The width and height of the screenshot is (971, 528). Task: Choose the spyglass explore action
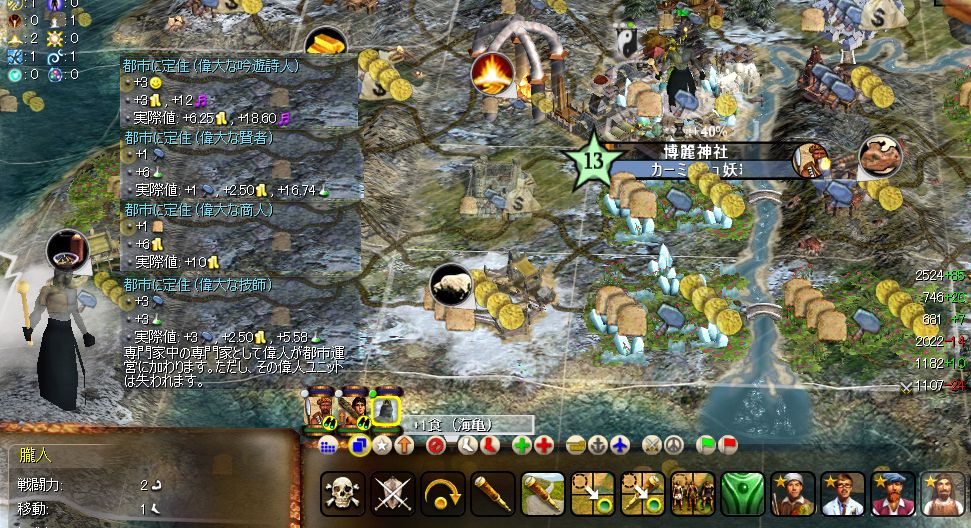point(492,493)
